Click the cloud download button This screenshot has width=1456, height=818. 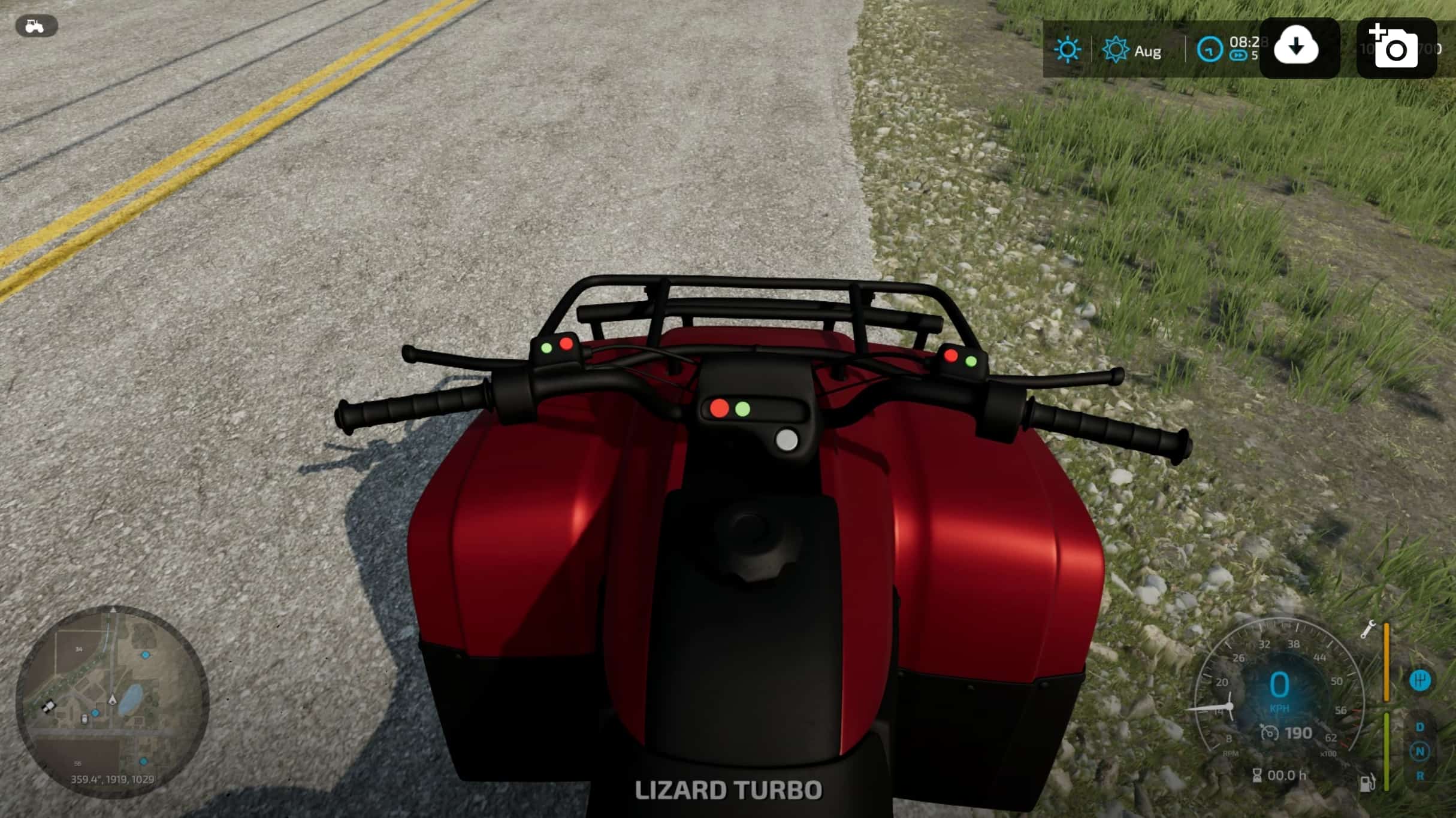1298,48
